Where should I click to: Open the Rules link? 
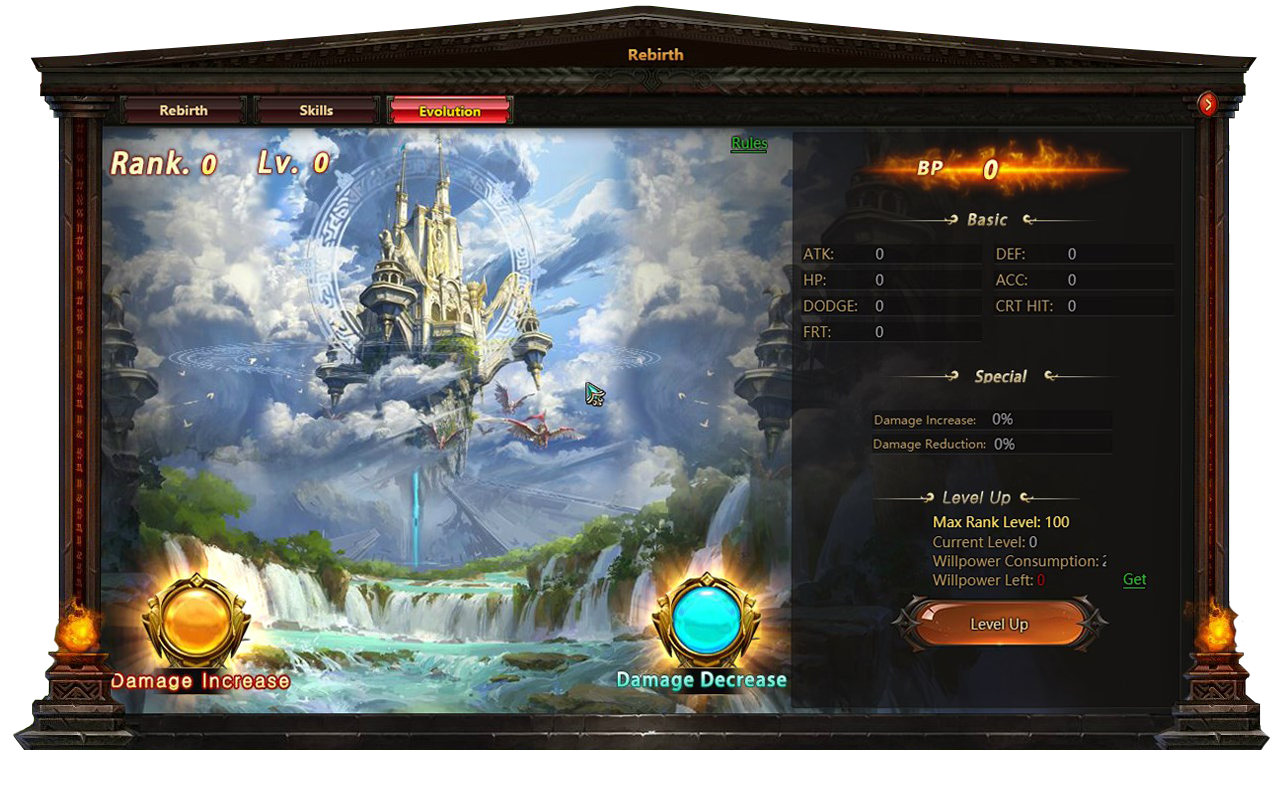[749, 143]
